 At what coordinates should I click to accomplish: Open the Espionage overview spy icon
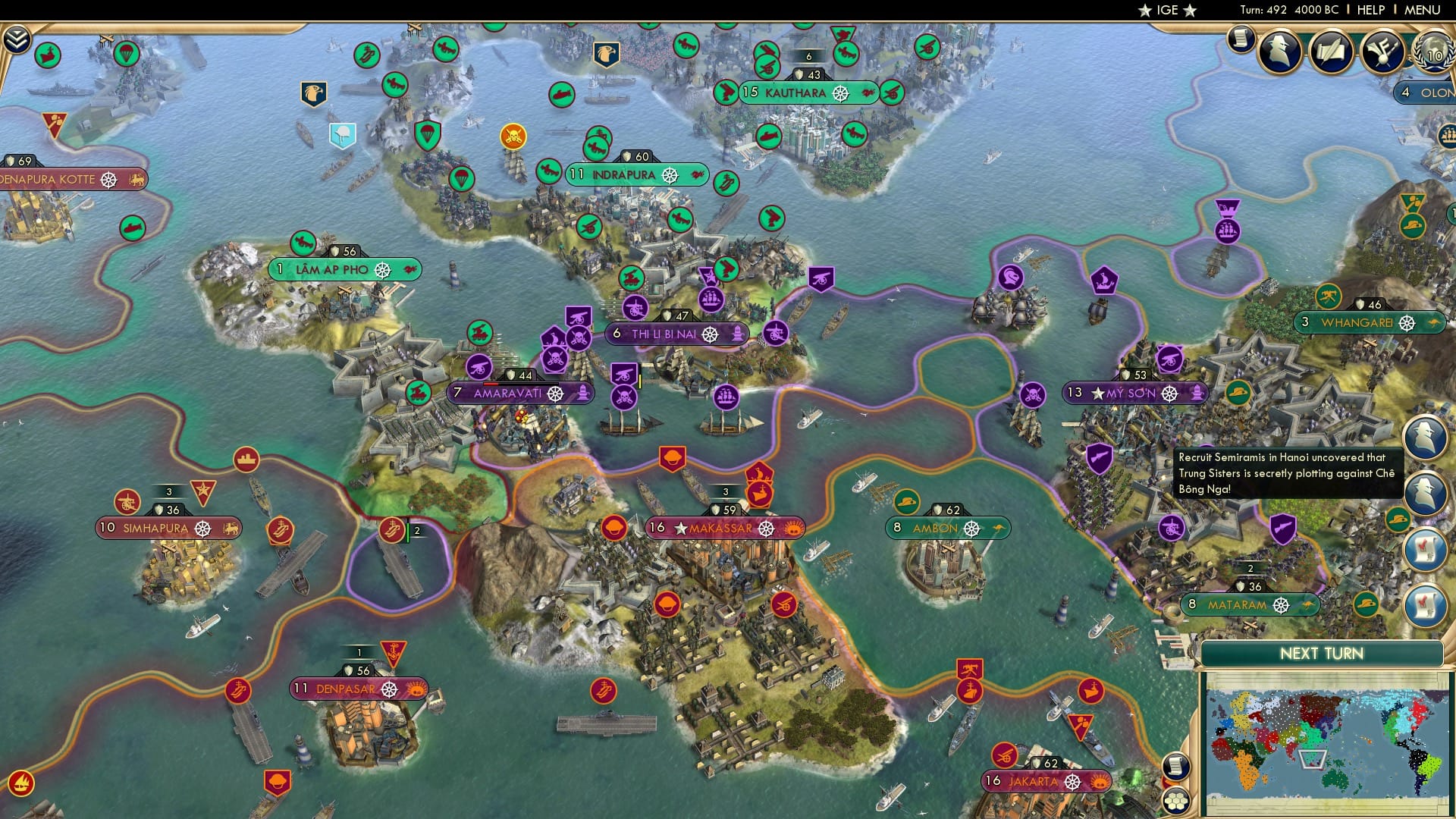coord(1279,53)
